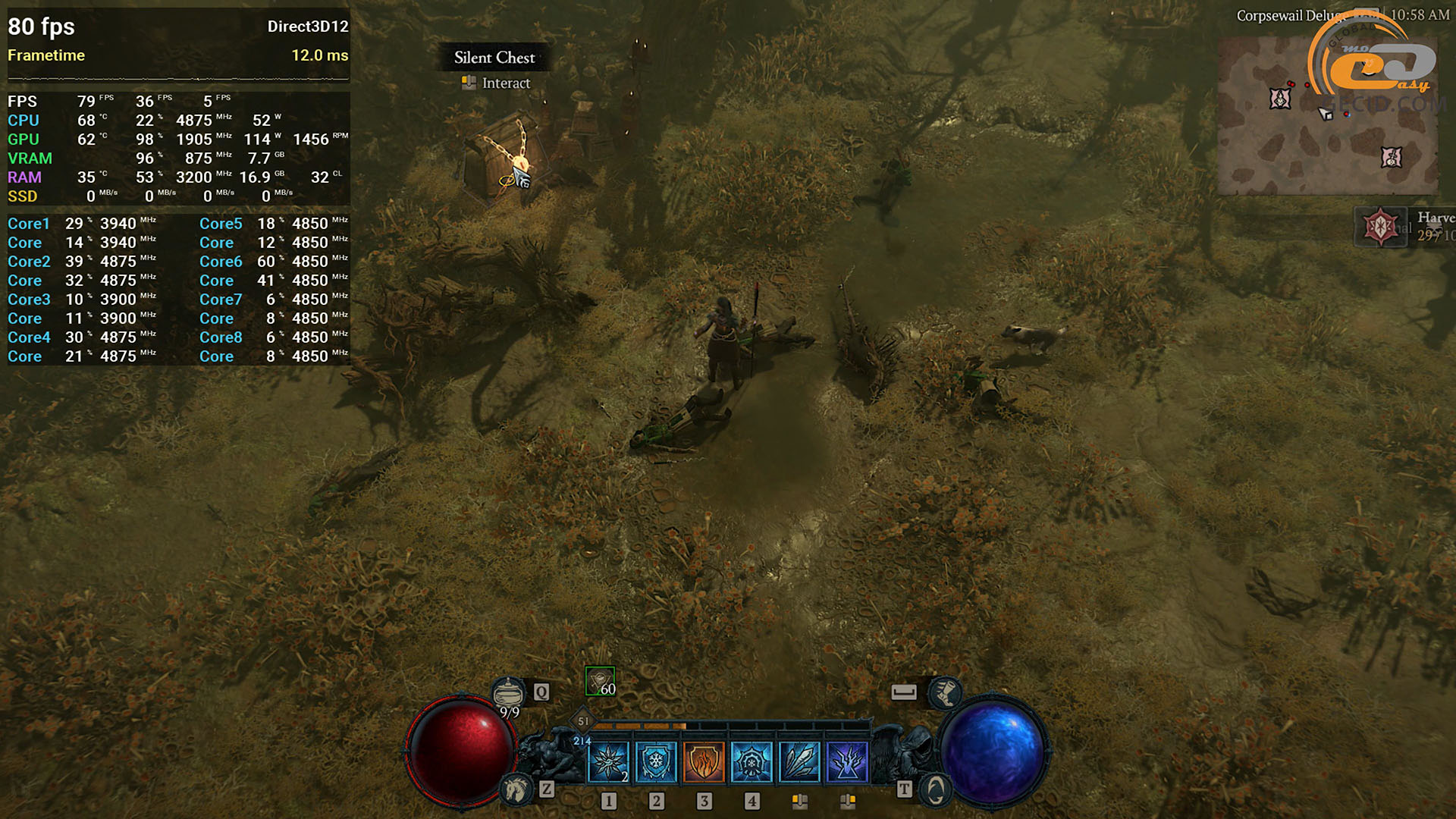Screen dimensions: 1456x819
Task: Activate the purple lightning skill
Action: (x=847, y=761)
